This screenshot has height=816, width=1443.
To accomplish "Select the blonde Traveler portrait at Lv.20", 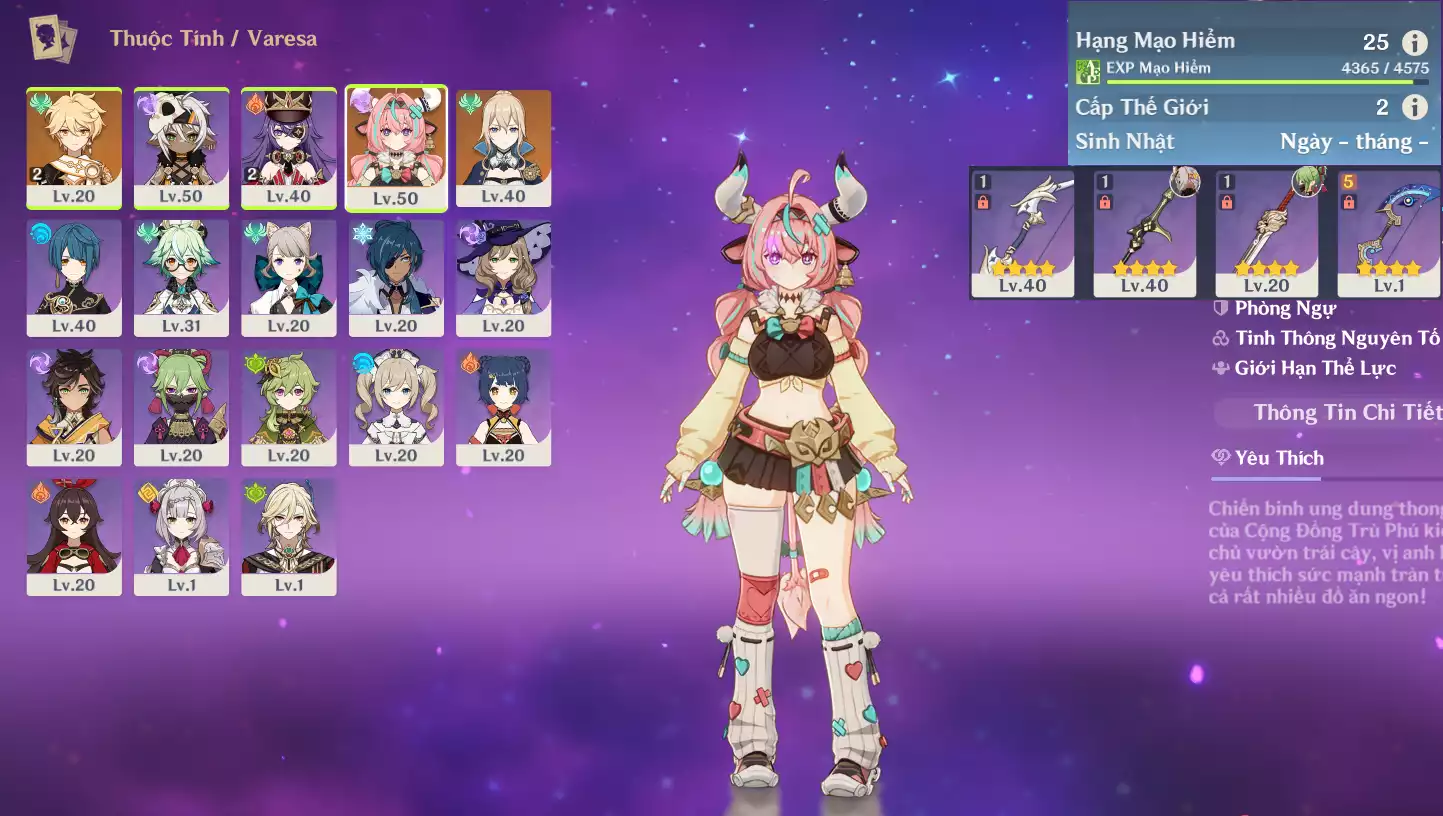I will 74,147.
